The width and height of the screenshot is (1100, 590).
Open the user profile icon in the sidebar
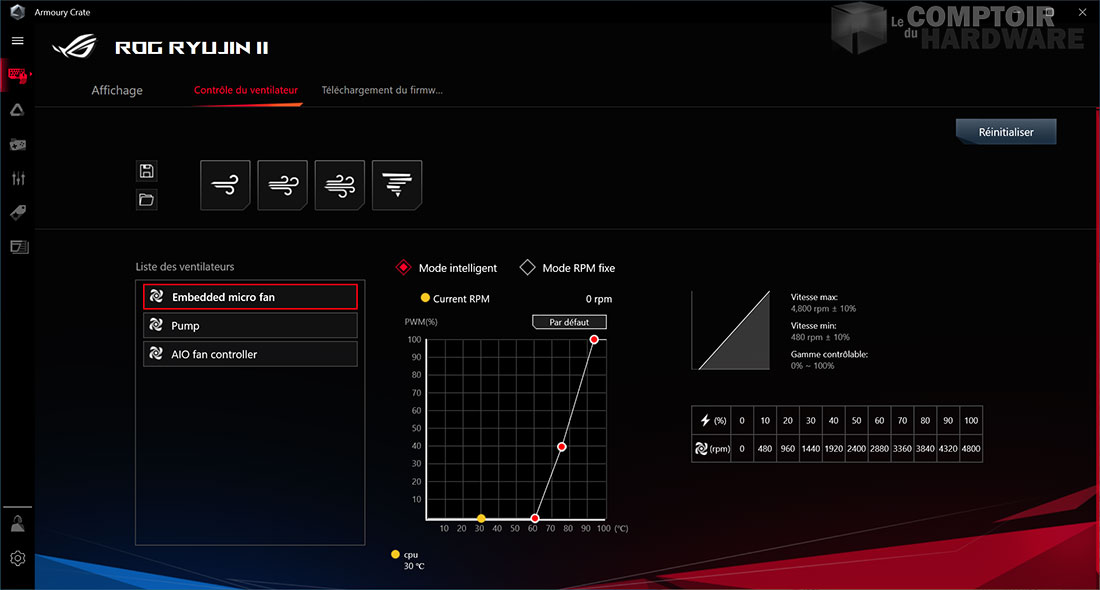17,523
